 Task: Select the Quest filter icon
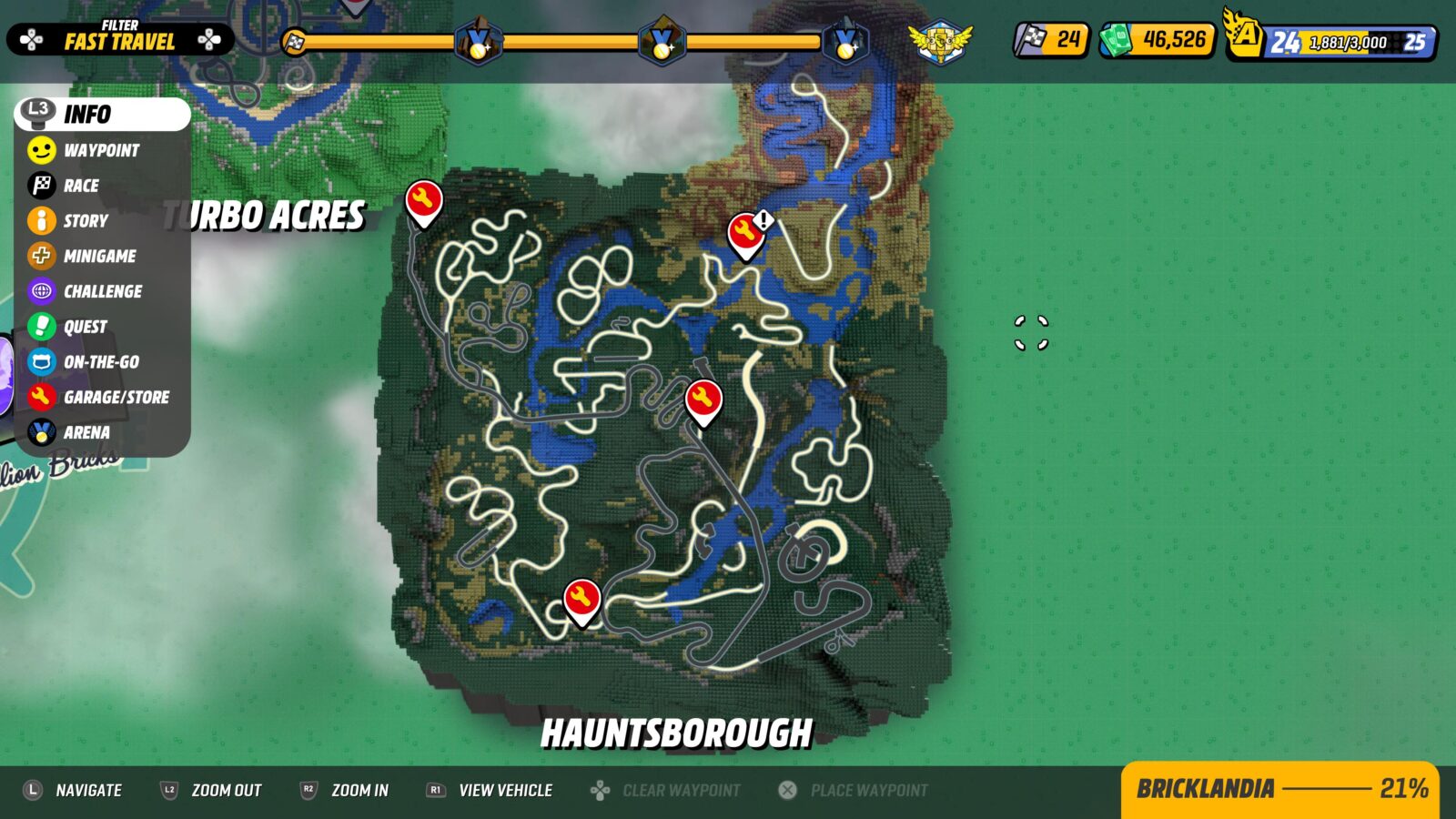click(x=38, y=326)
